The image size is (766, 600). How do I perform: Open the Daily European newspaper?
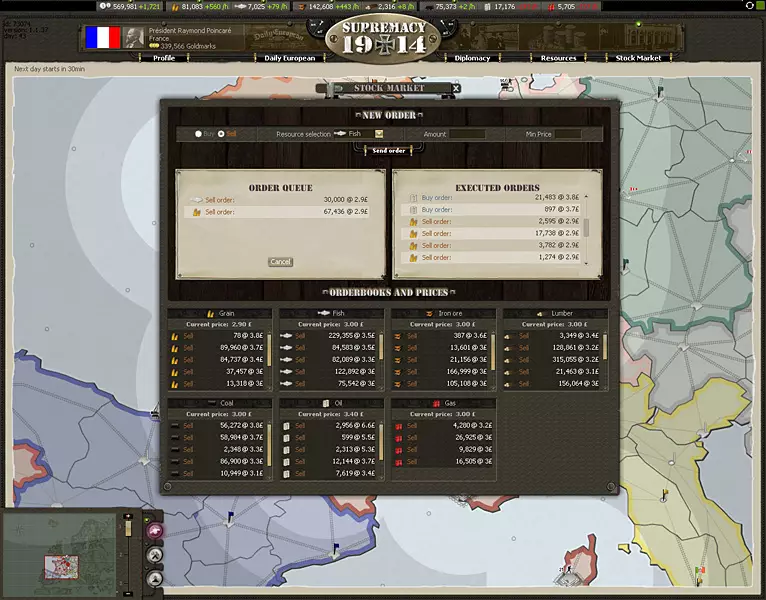[289, 58]
